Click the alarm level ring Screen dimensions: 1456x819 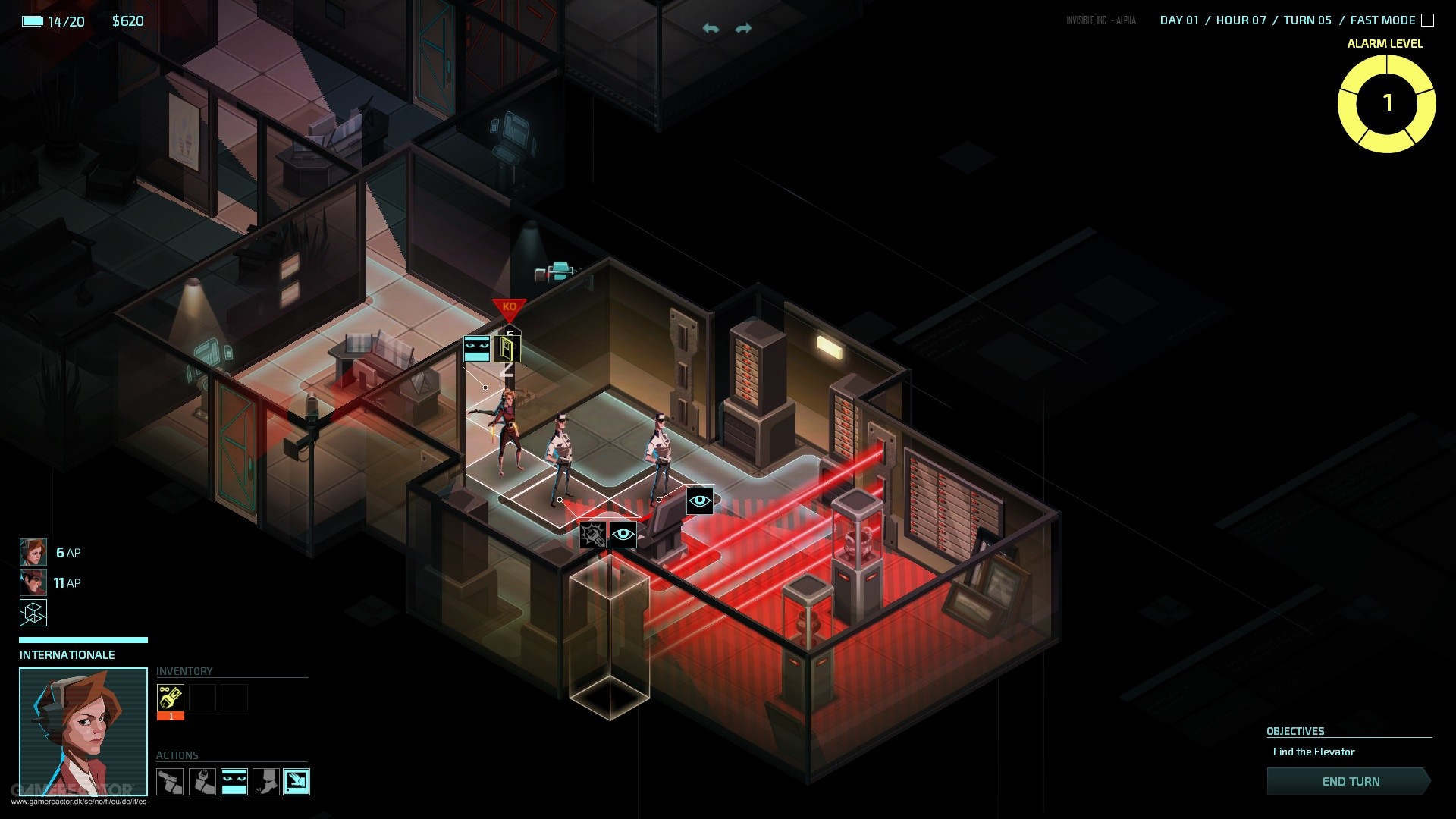tap(1386, 103)
